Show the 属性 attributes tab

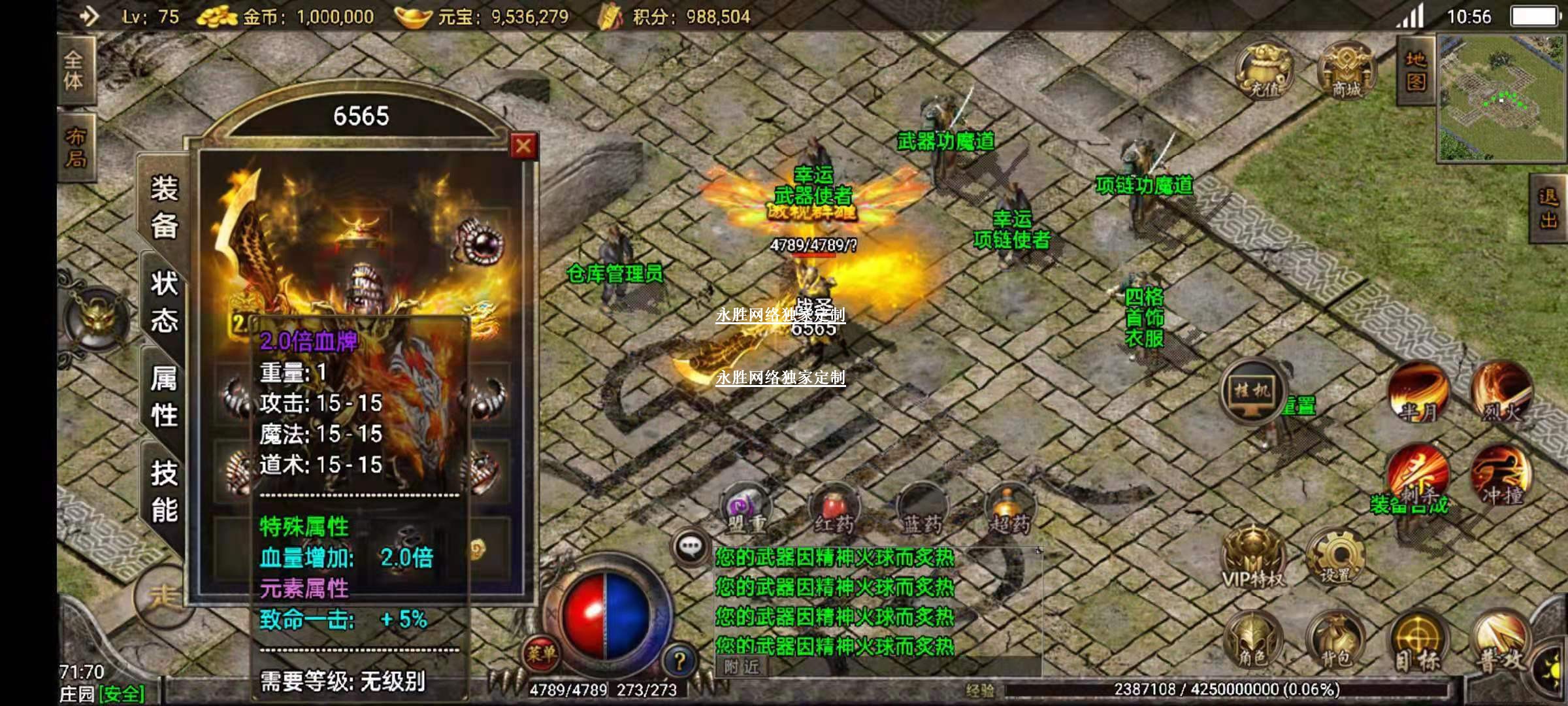(x=164, y=397)
